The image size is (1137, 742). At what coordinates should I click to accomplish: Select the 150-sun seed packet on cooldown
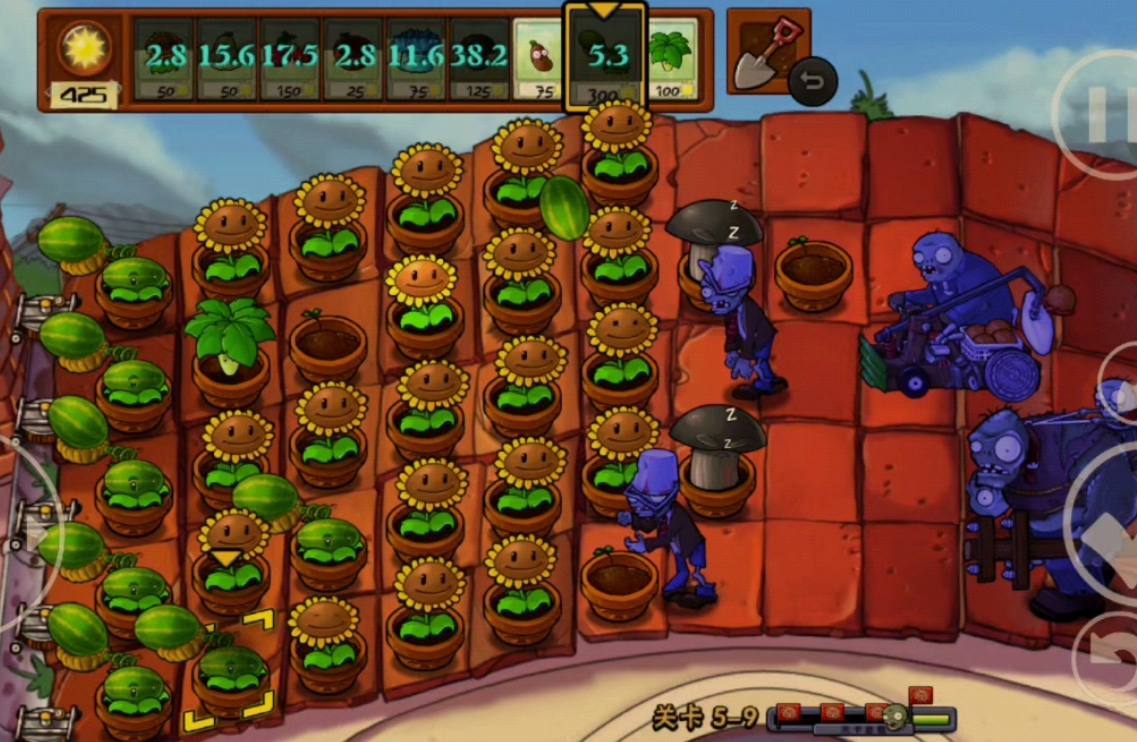point(290,58)
